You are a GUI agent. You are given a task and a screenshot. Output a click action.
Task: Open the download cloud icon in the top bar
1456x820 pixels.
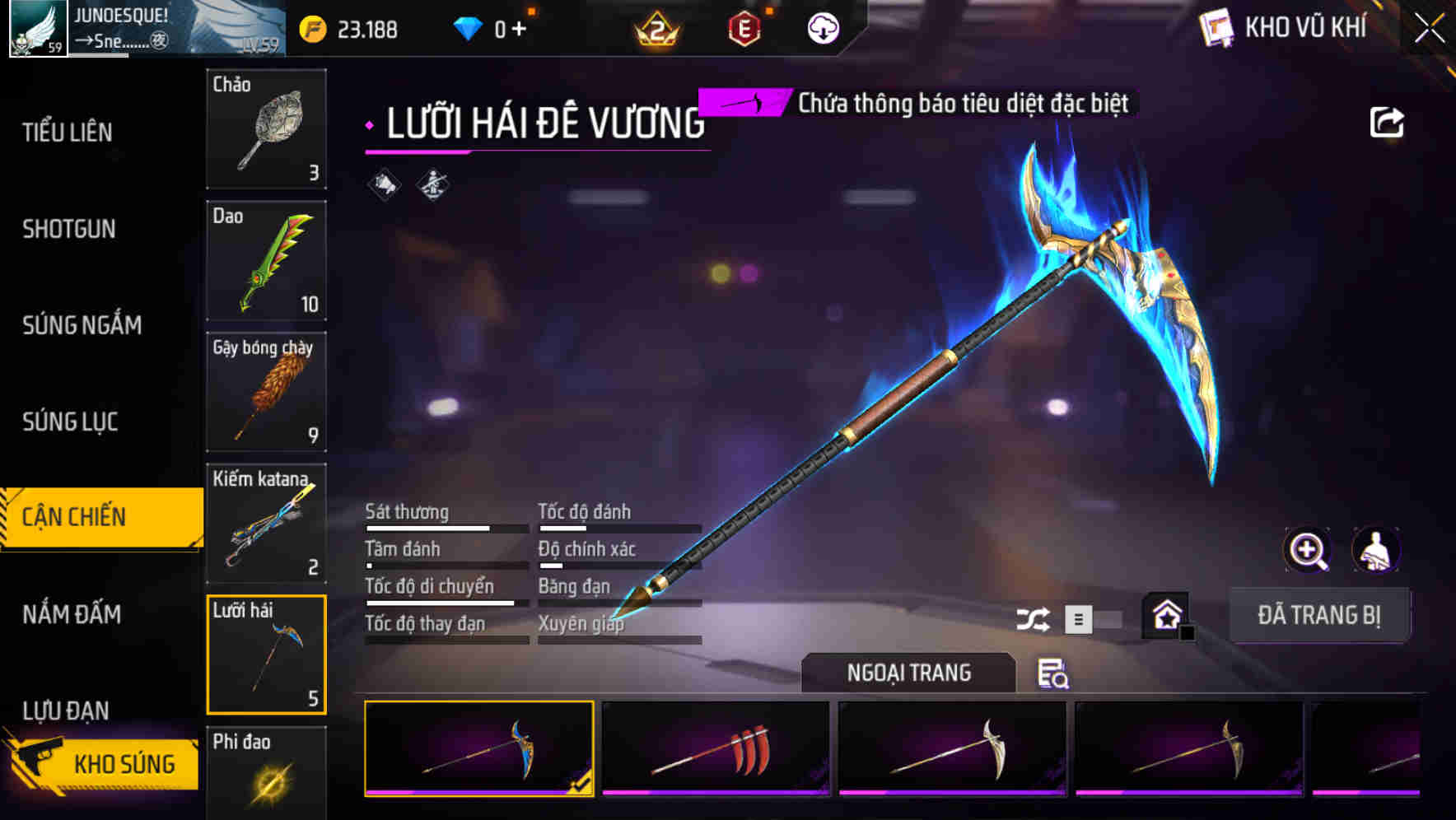click(823, 28)
